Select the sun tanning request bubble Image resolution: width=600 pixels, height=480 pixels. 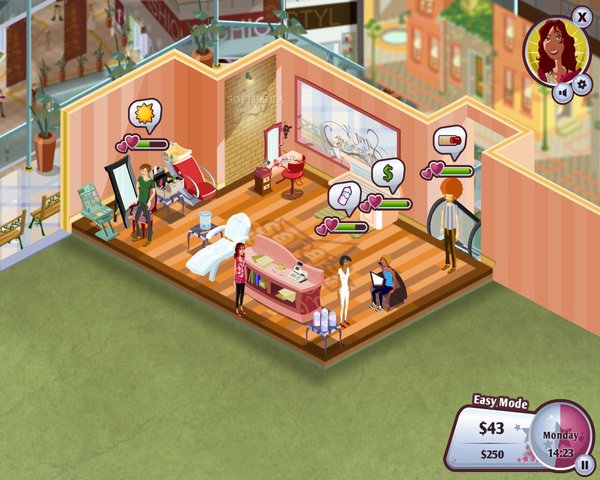[x=147, y=115]
